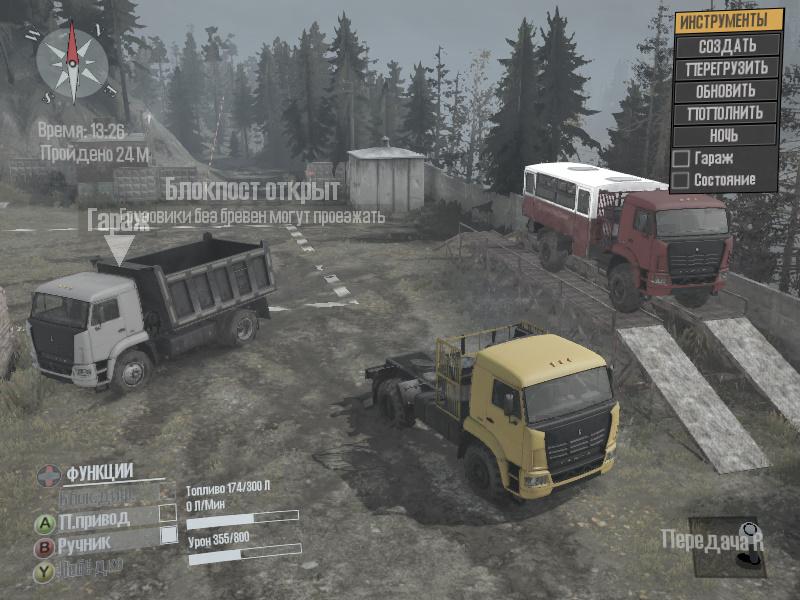The width and height of the screenshot is (800, 600).
Task: Select the Обновить button
Action: (727, 90)
